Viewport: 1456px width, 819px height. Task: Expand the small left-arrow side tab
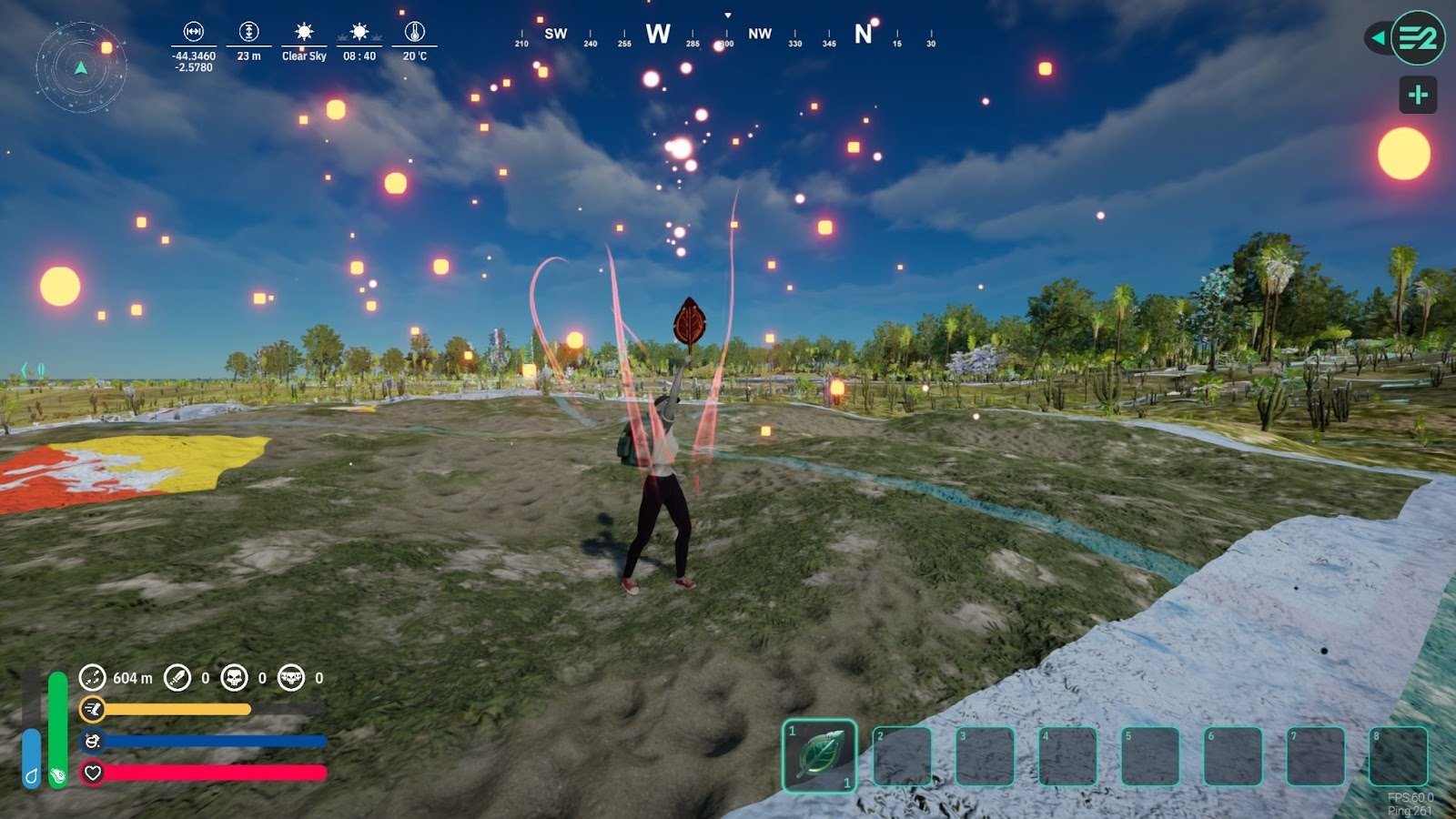click(1378, 38)
